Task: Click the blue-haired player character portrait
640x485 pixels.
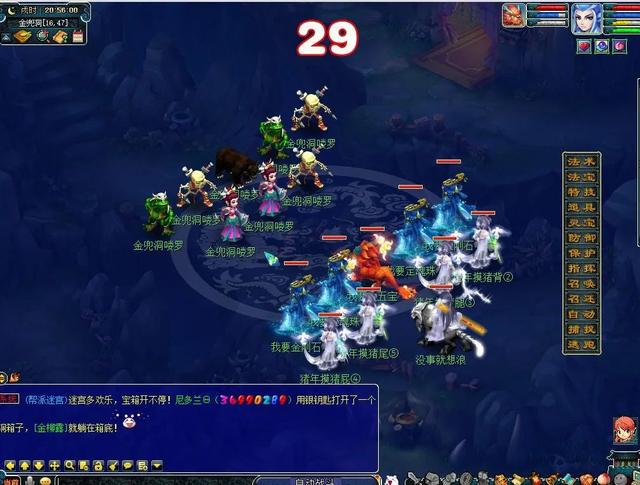Action: [586, 18]
